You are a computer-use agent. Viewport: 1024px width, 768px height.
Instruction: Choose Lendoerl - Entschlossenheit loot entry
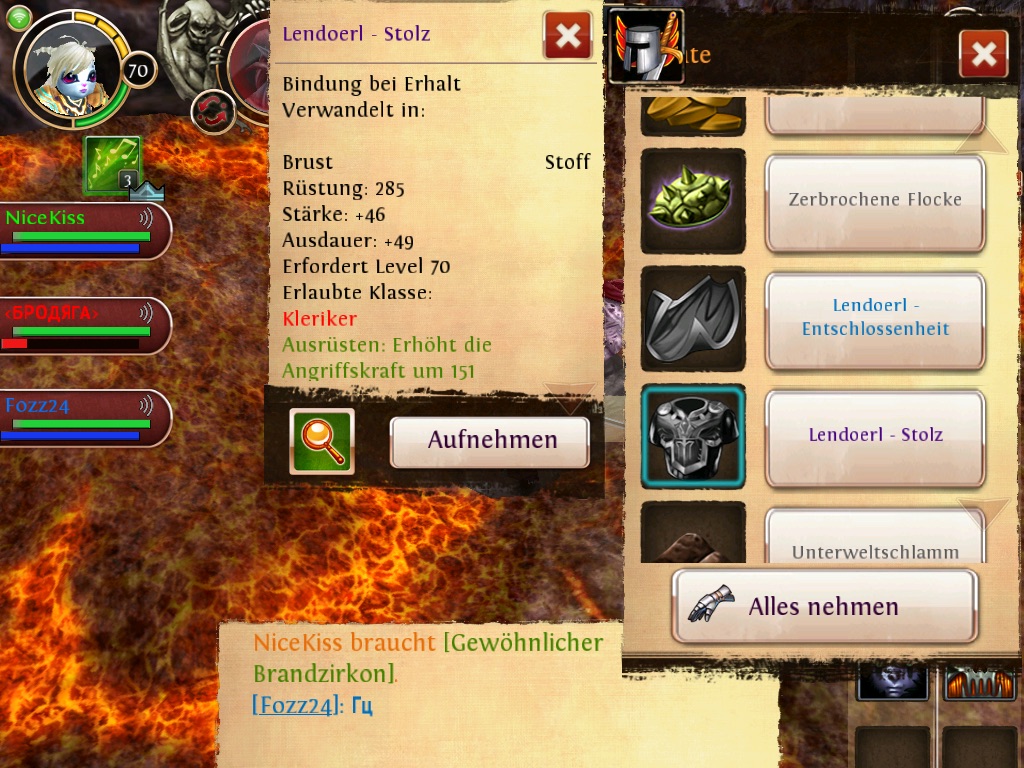tap(875, 318)
